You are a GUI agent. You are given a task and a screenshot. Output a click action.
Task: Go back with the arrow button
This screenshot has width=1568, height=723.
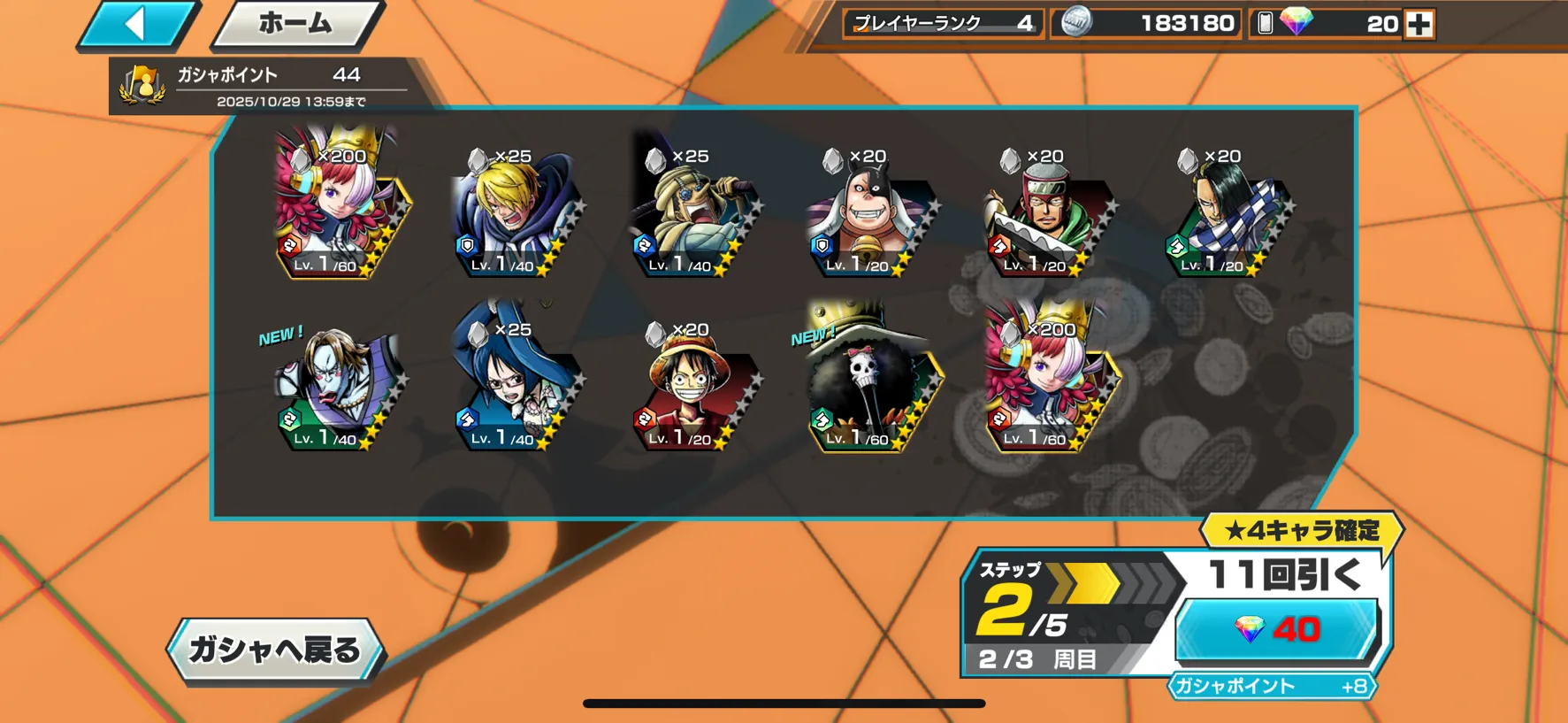coord(138,24)
